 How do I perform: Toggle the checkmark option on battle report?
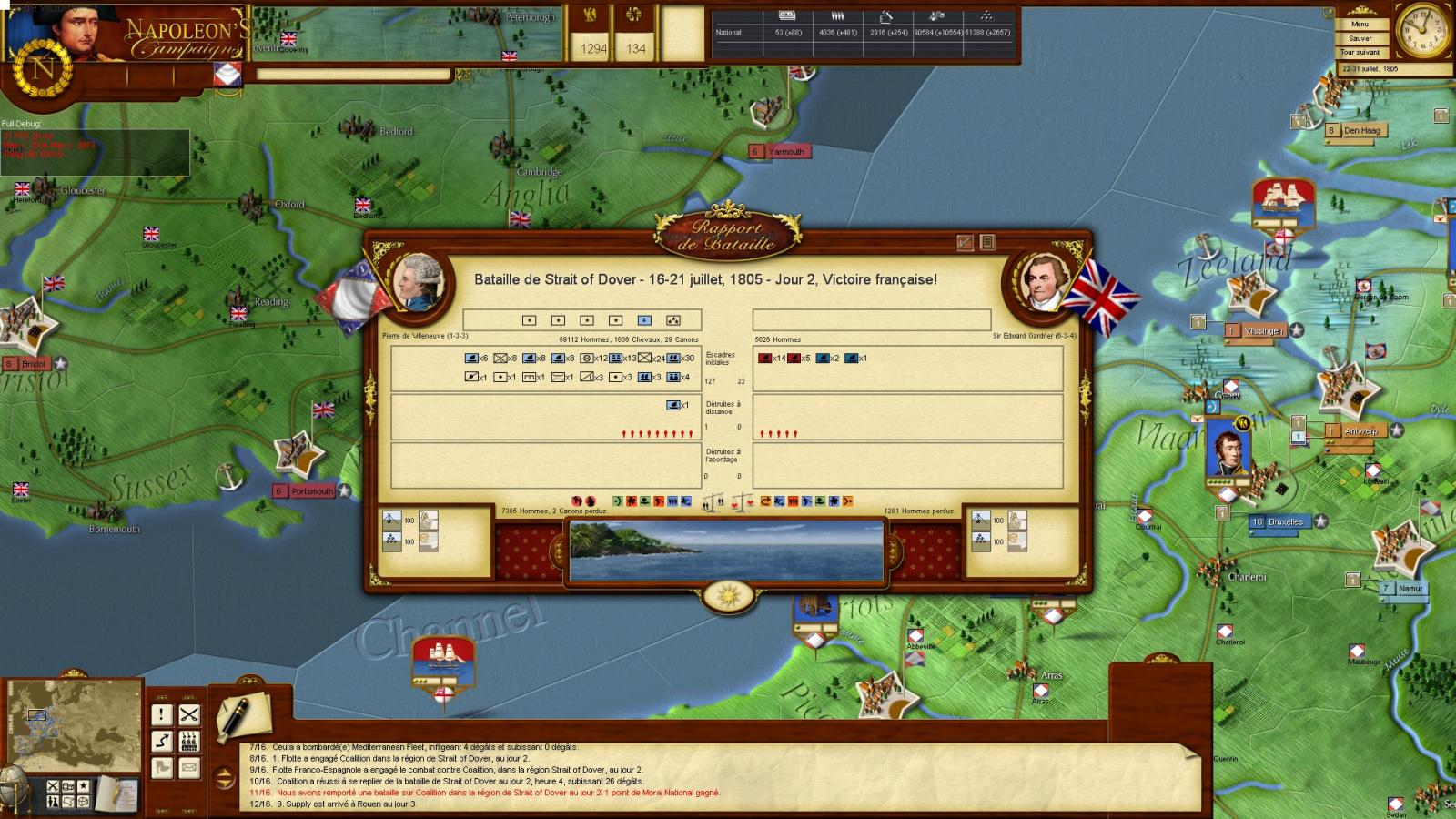tap(966, 242)
